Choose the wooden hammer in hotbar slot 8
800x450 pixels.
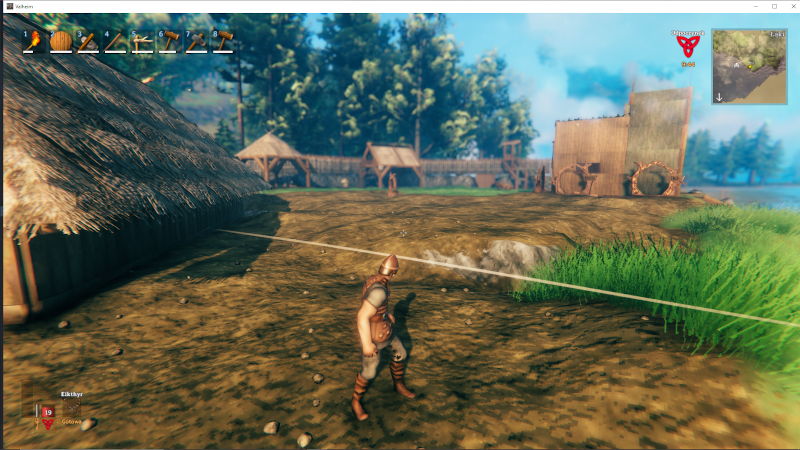pos(224,41)
